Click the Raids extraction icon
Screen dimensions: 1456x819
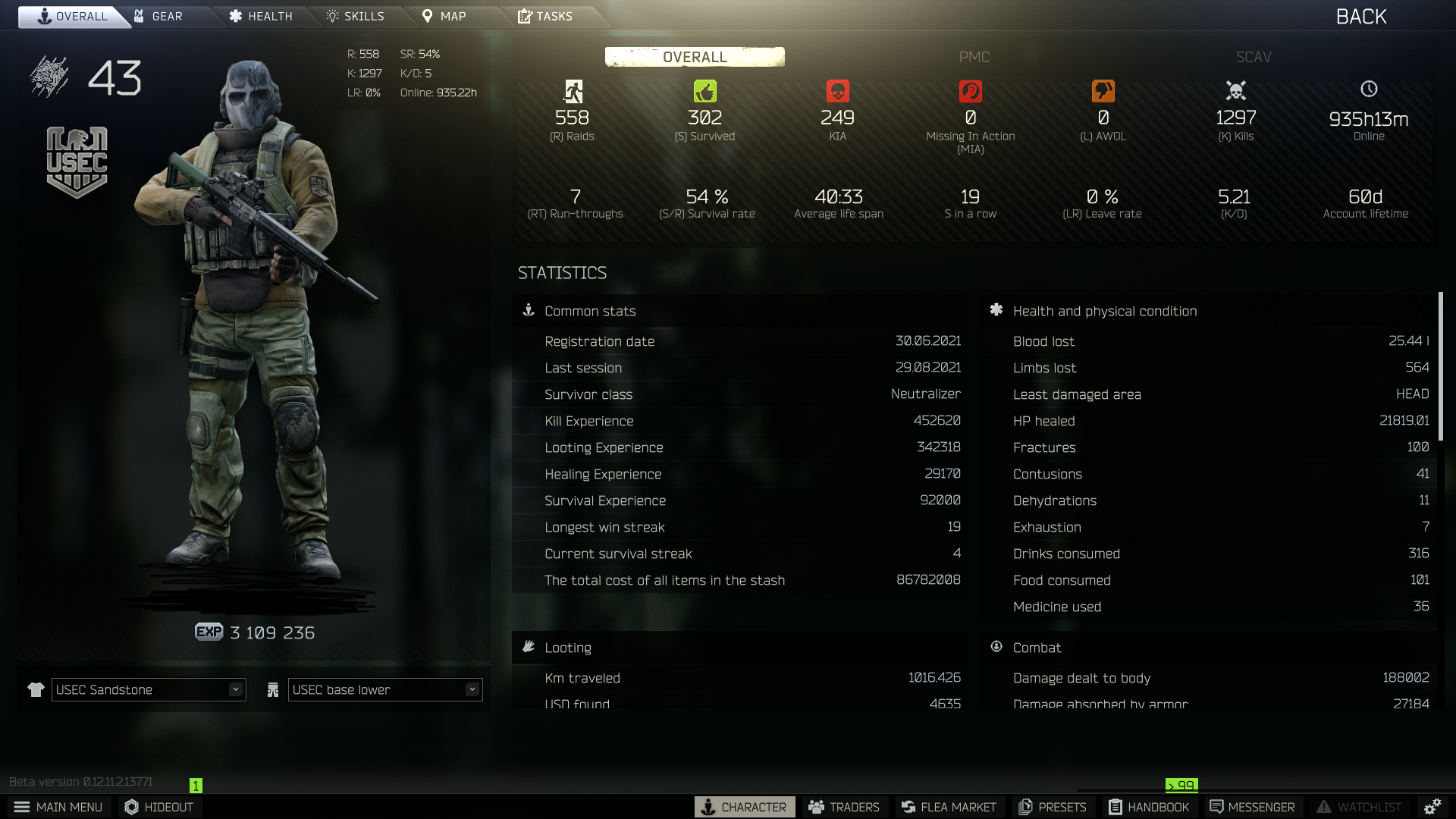[x=573, y=90]
